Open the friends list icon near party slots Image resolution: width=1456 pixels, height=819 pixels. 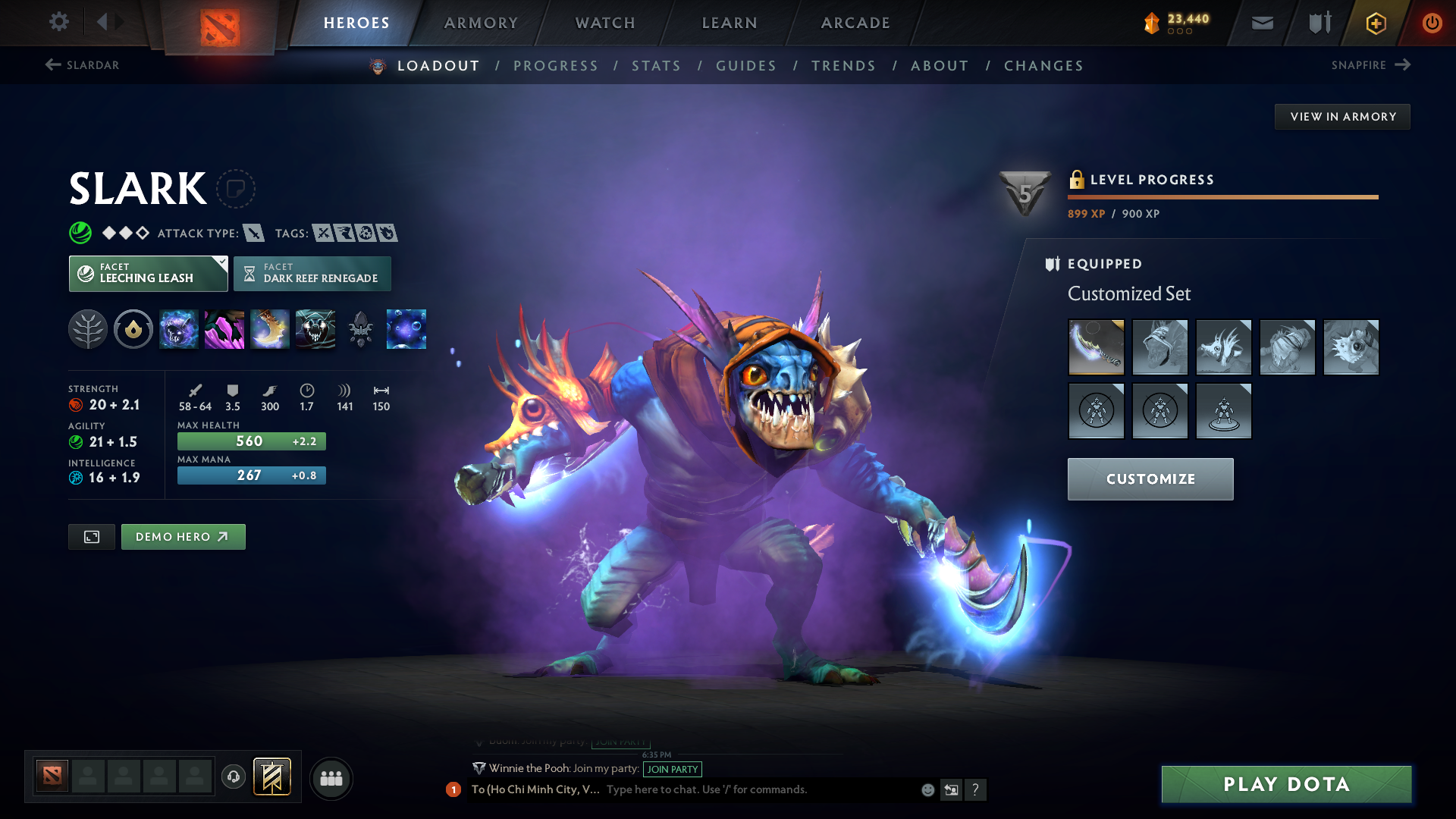click(331, 778)
